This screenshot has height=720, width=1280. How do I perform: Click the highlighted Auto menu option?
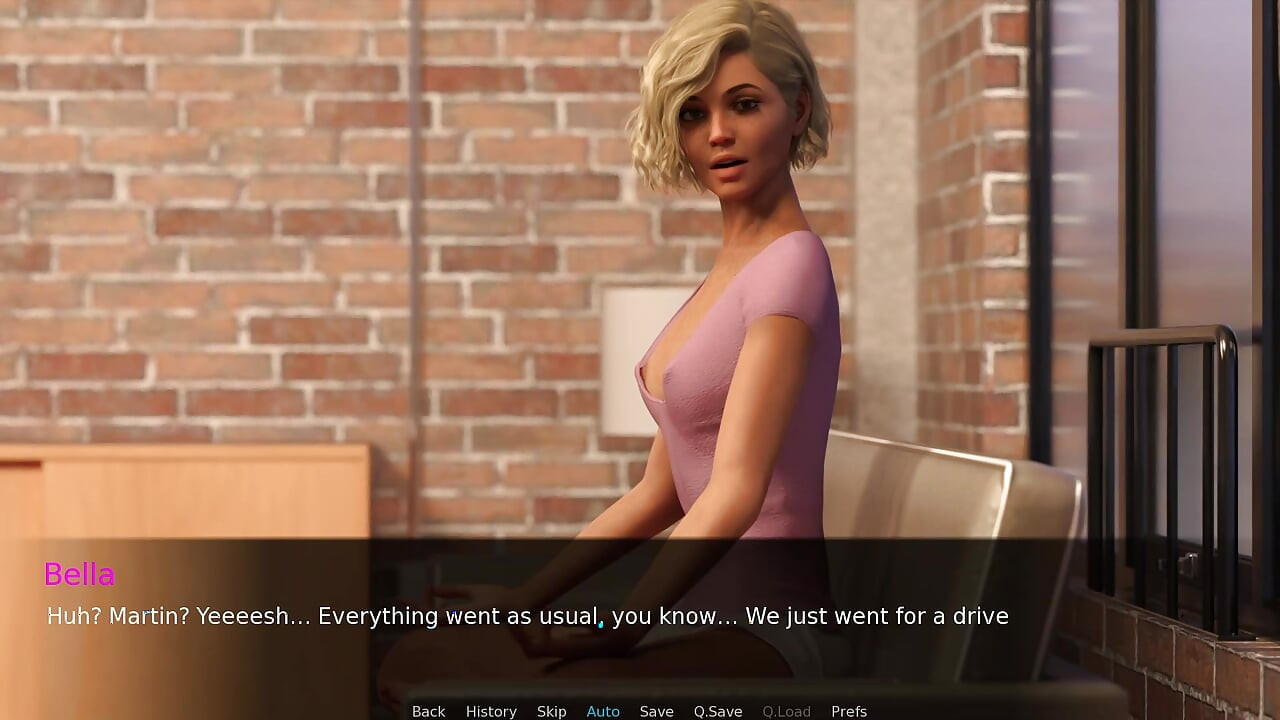[x=603, y=711]
